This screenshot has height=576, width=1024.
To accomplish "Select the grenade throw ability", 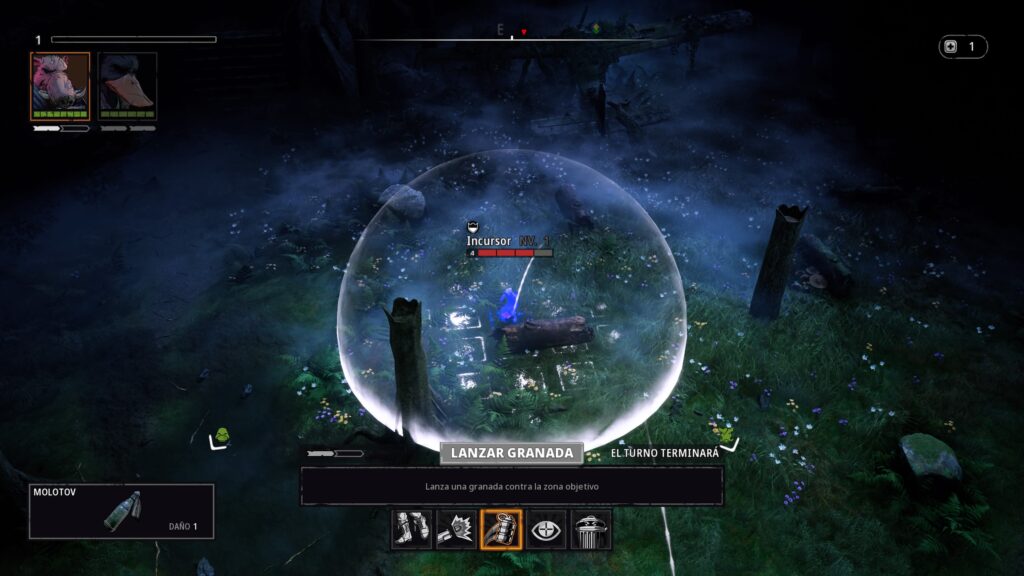I will click(x=501, y=529).
